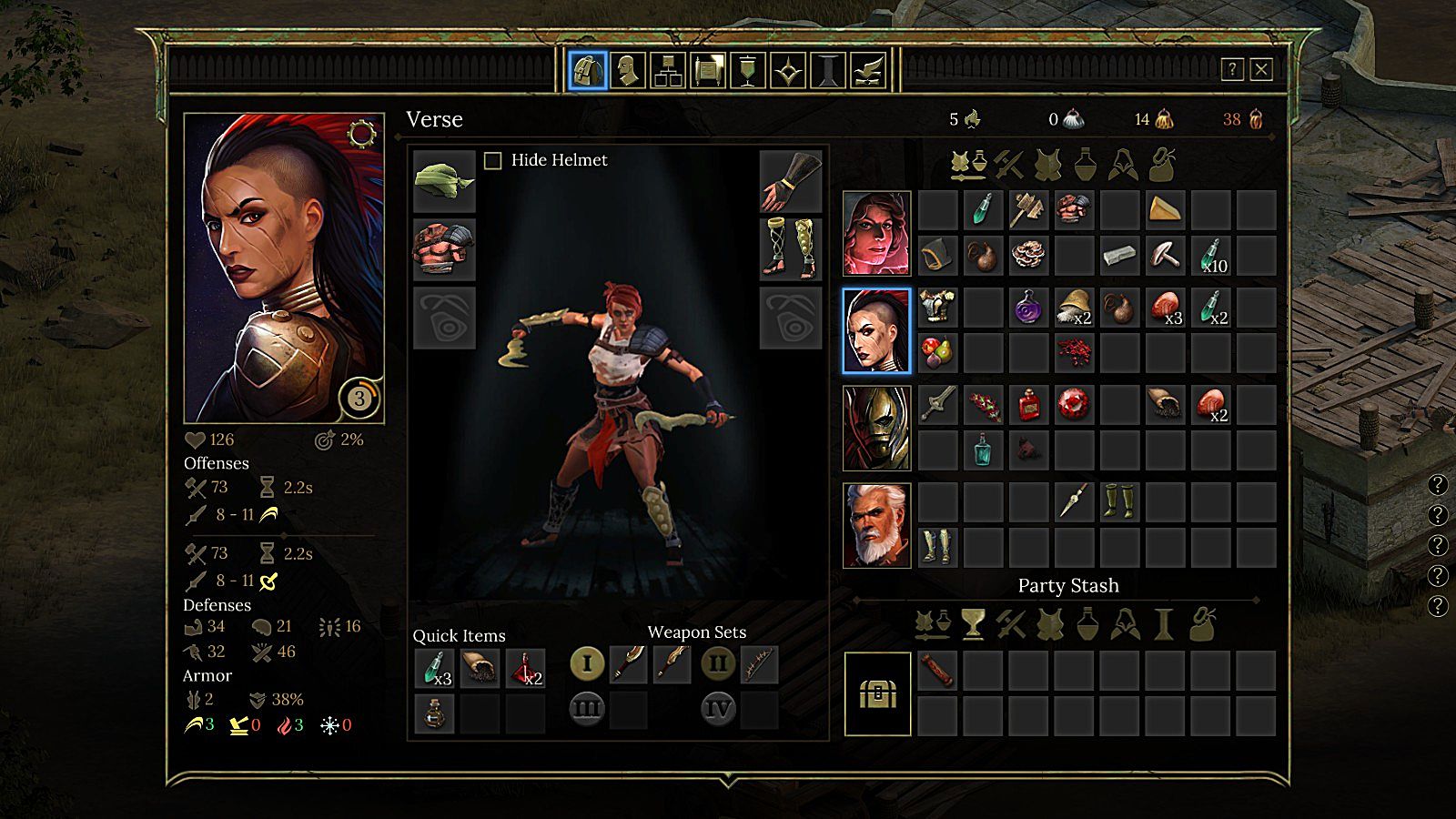Switch to weapon set II

click(x=718, y=663)
